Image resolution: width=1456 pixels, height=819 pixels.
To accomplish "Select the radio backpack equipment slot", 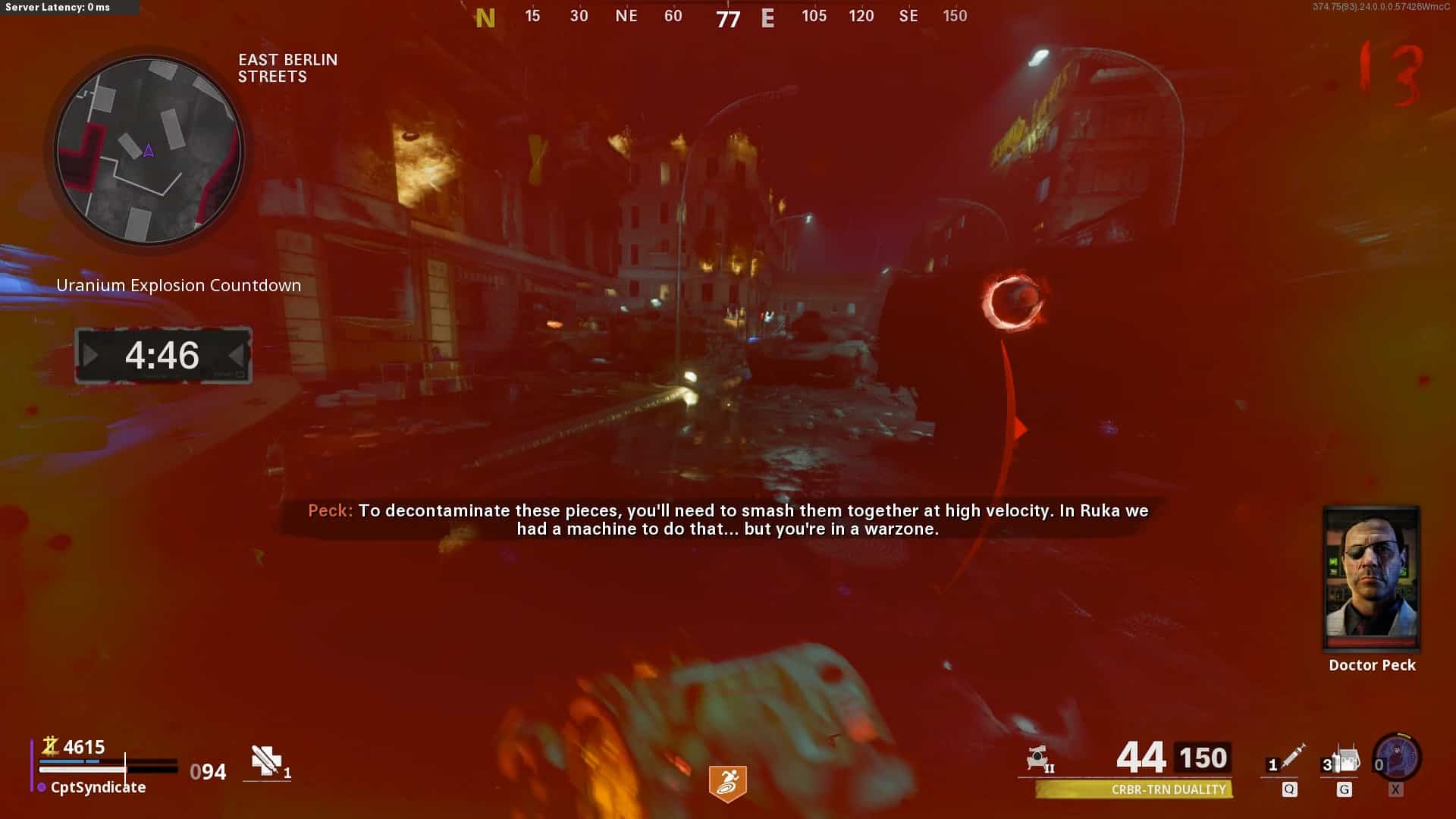I will tap(1345, 760).
